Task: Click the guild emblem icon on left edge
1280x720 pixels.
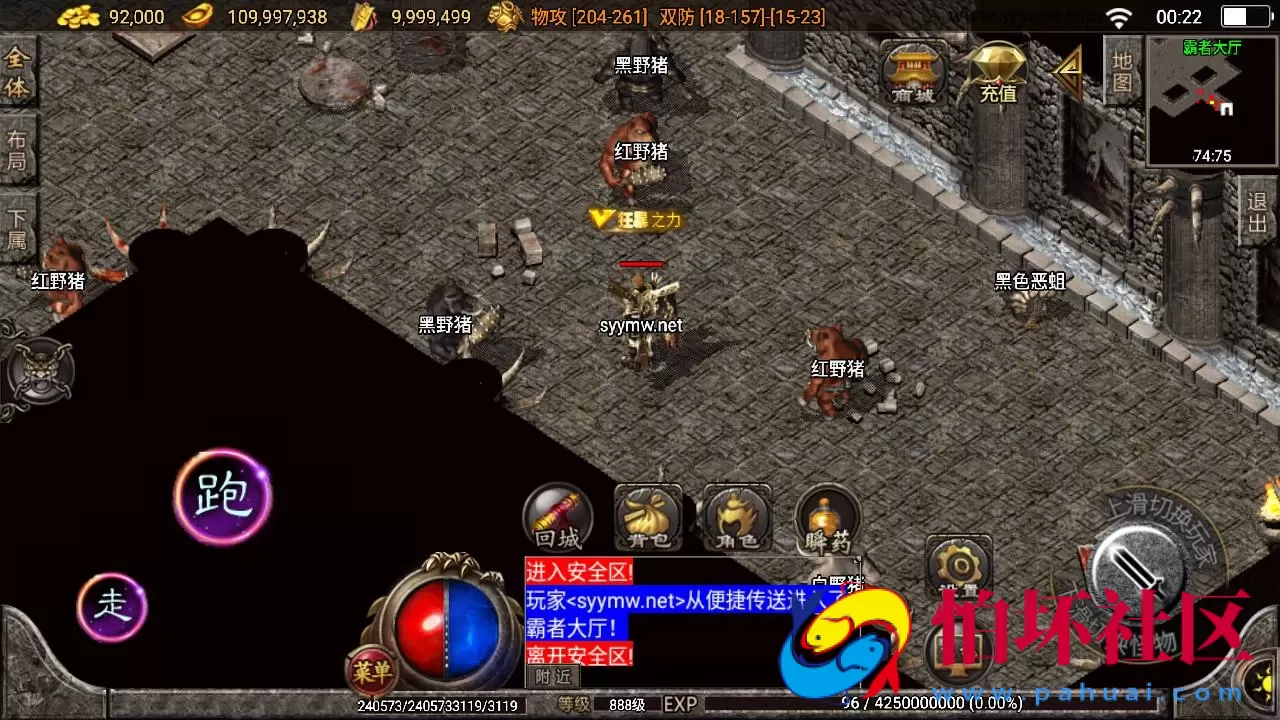Action: (38, 370)
